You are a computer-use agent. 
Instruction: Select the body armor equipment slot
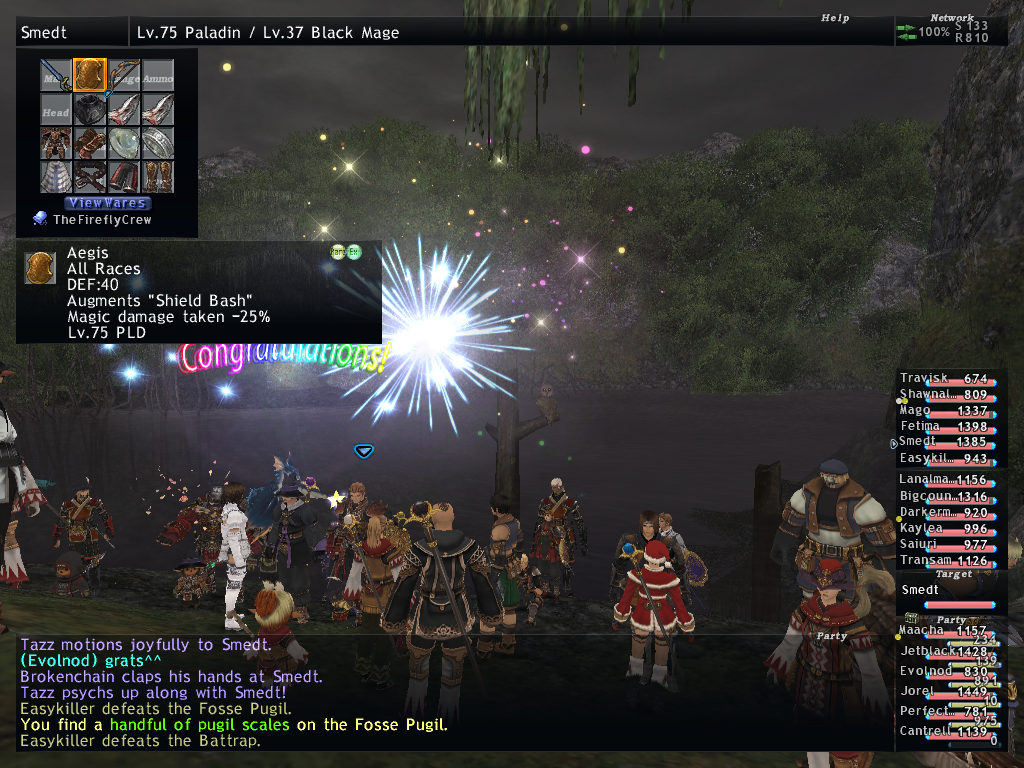click(x=56, y=143)
